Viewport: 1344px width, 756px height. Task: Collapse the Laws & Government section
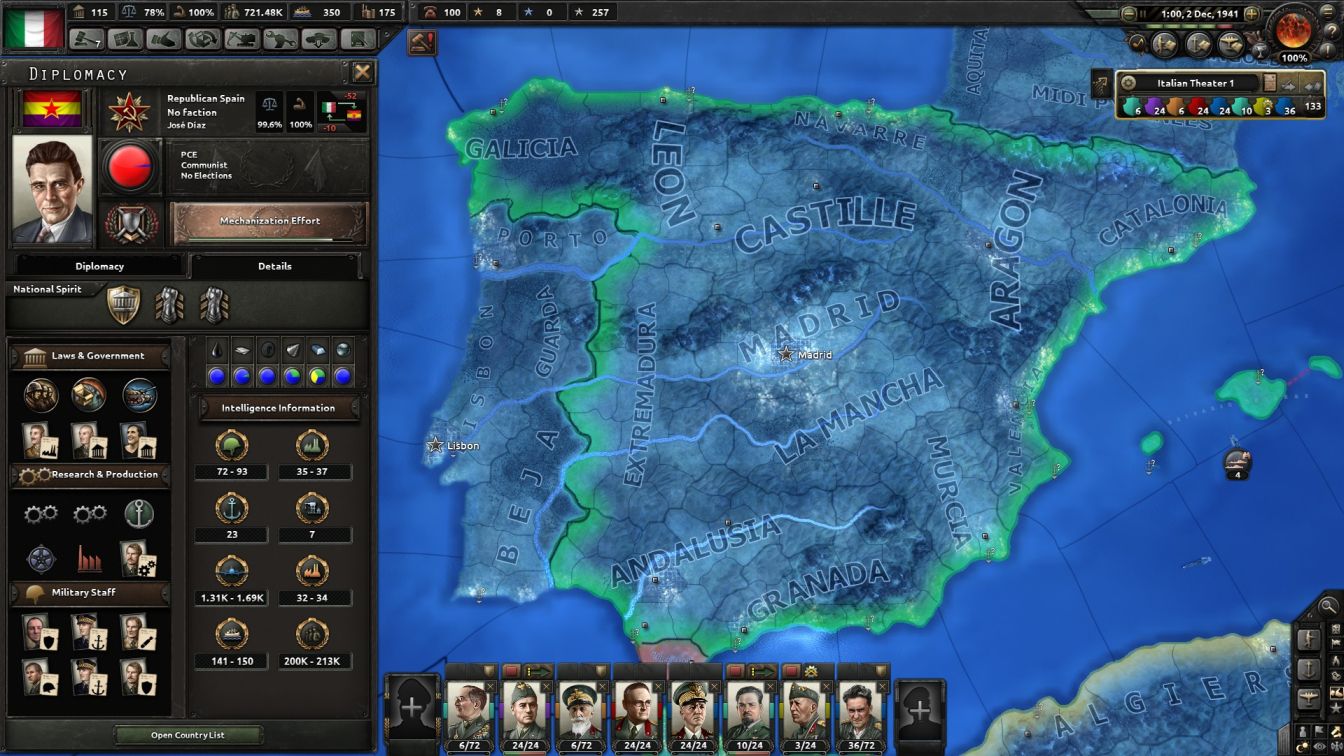point(90,355)
